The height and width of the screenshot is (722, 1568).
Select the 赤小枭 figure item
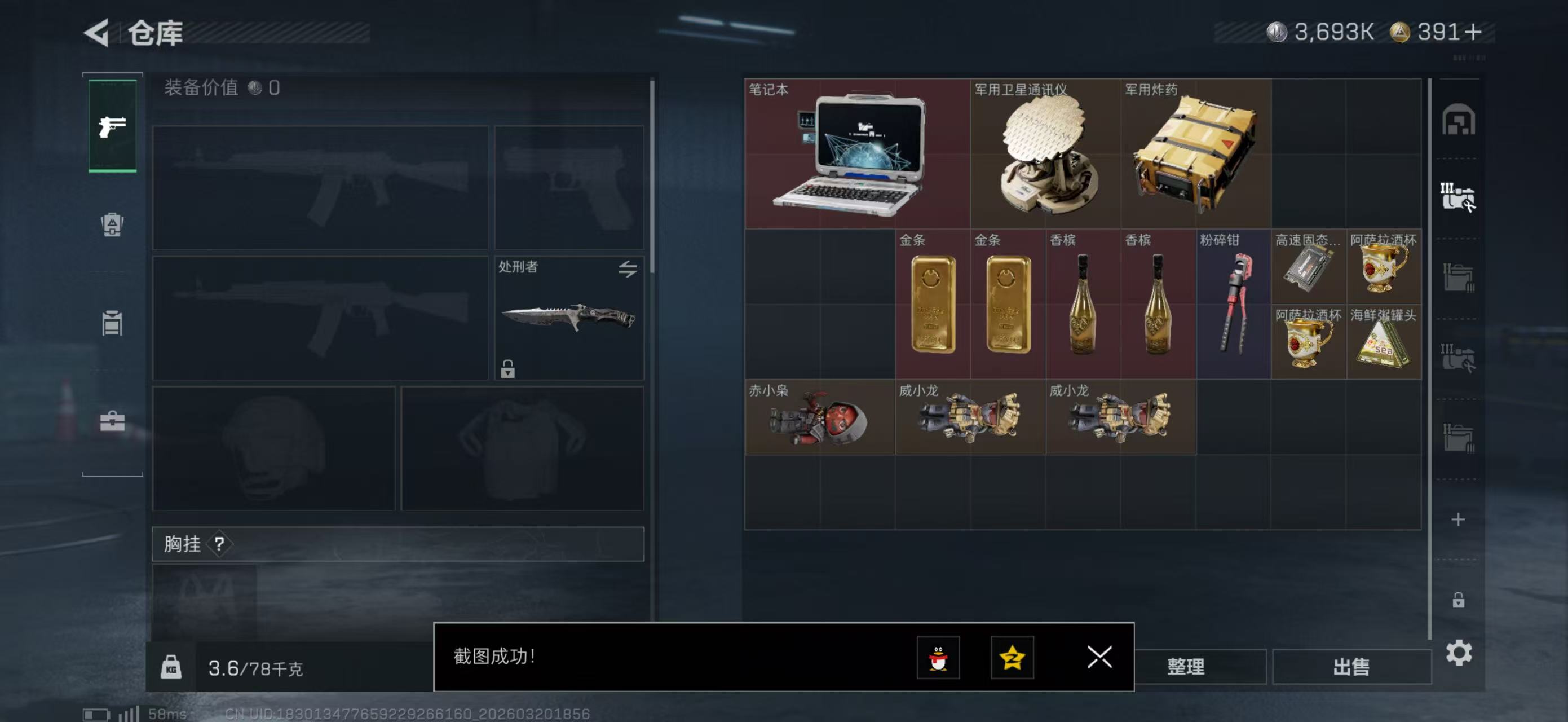pos(819,417)
